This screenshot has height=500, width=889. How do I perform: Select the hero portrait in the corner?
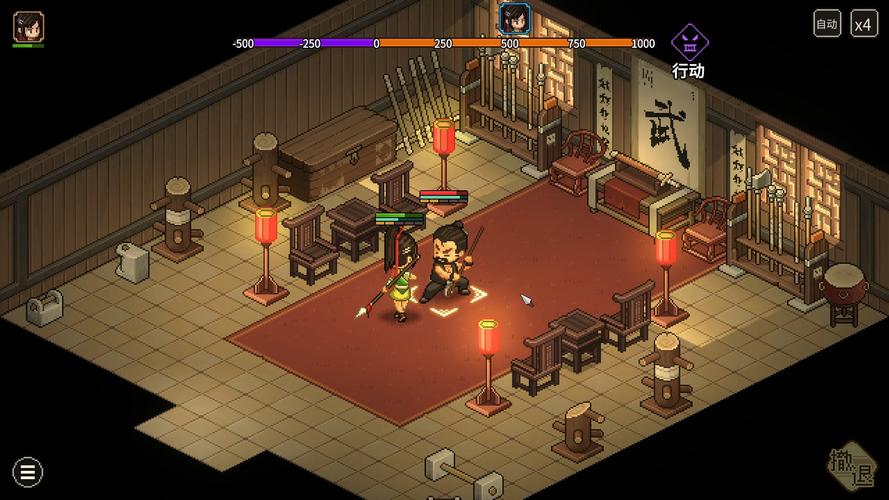coord(28,26)
